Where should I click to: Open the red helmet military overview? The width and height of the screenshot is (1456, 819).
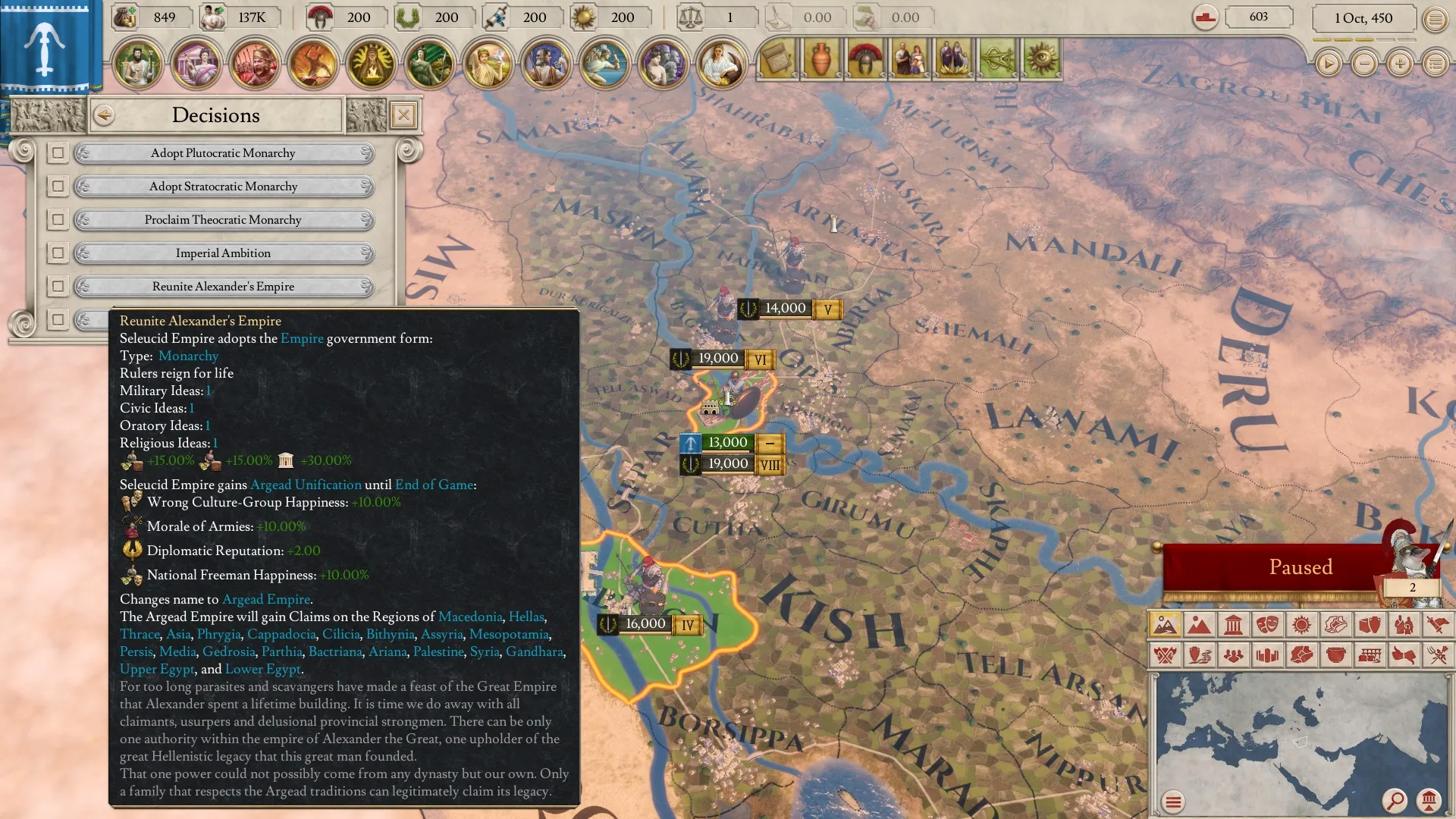865,59
